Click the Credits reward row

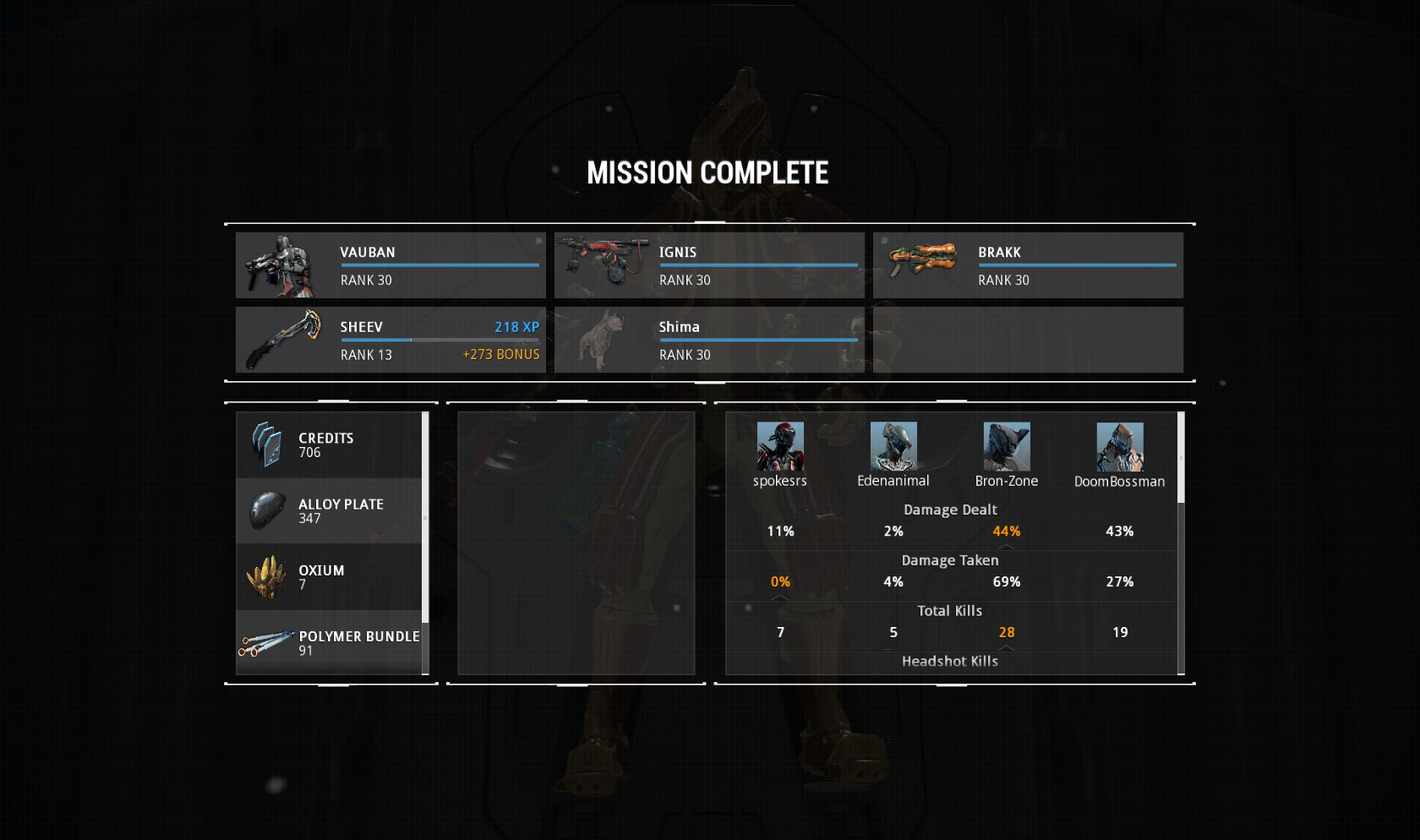tap(329, 445)
